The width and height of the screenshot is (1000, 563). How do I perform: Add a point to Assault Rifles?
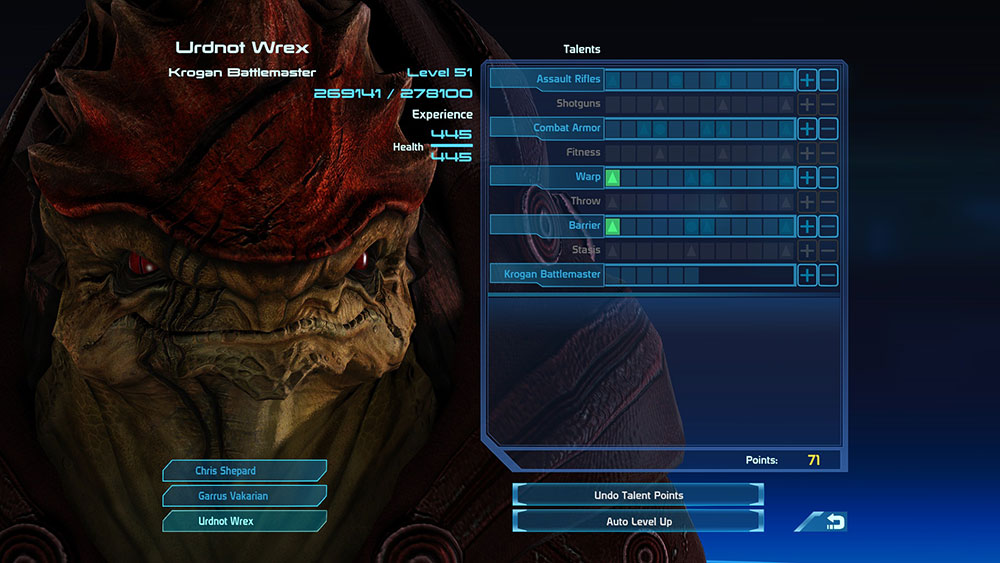[807, 80]
